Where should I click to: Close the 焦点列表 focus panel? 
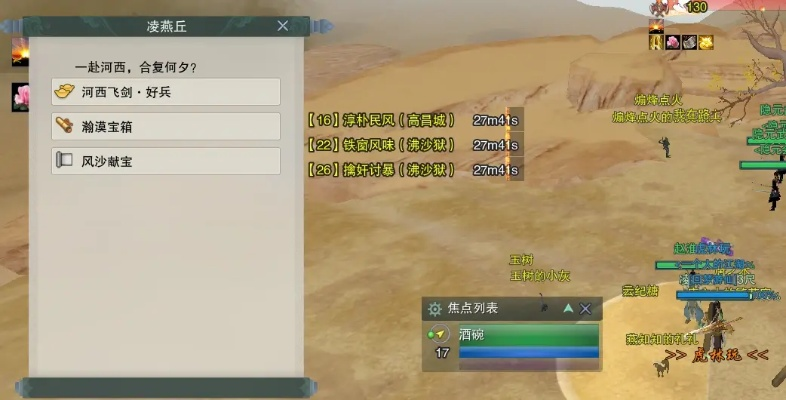587,309
